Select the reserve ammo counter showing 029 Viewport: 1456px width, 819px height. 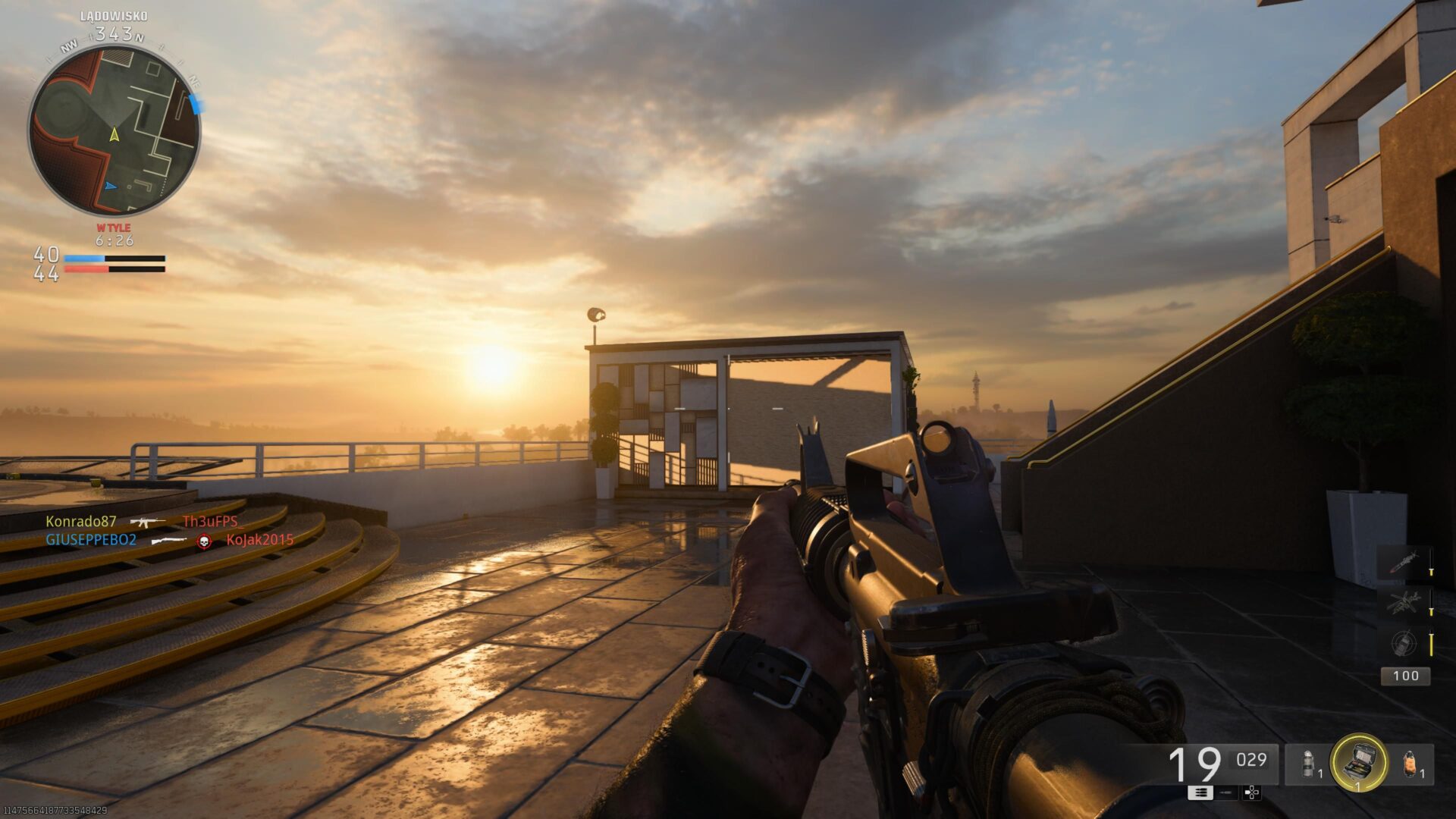pyautogui.click(x=1250, y=761)
